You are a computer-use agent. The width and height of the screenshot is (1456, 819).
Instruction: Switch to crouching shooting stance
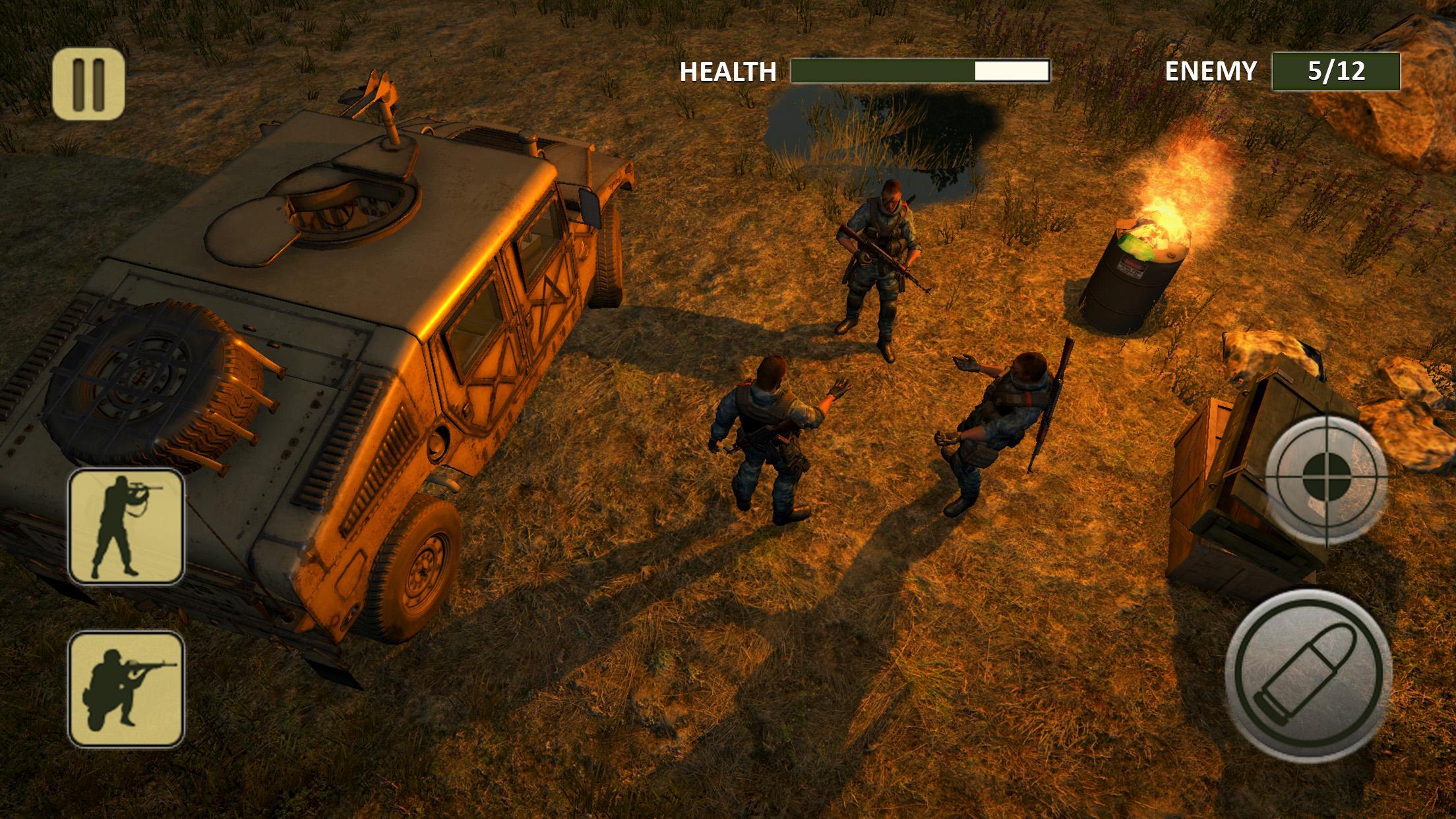126,689
